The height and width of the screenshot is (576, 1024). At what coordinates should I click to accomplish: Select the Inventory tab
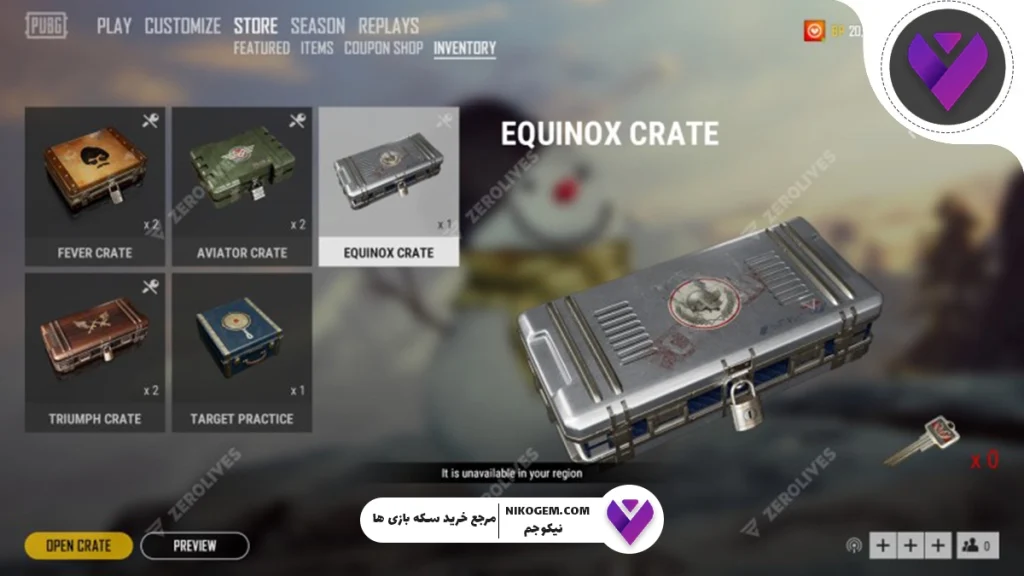[465, 48]
